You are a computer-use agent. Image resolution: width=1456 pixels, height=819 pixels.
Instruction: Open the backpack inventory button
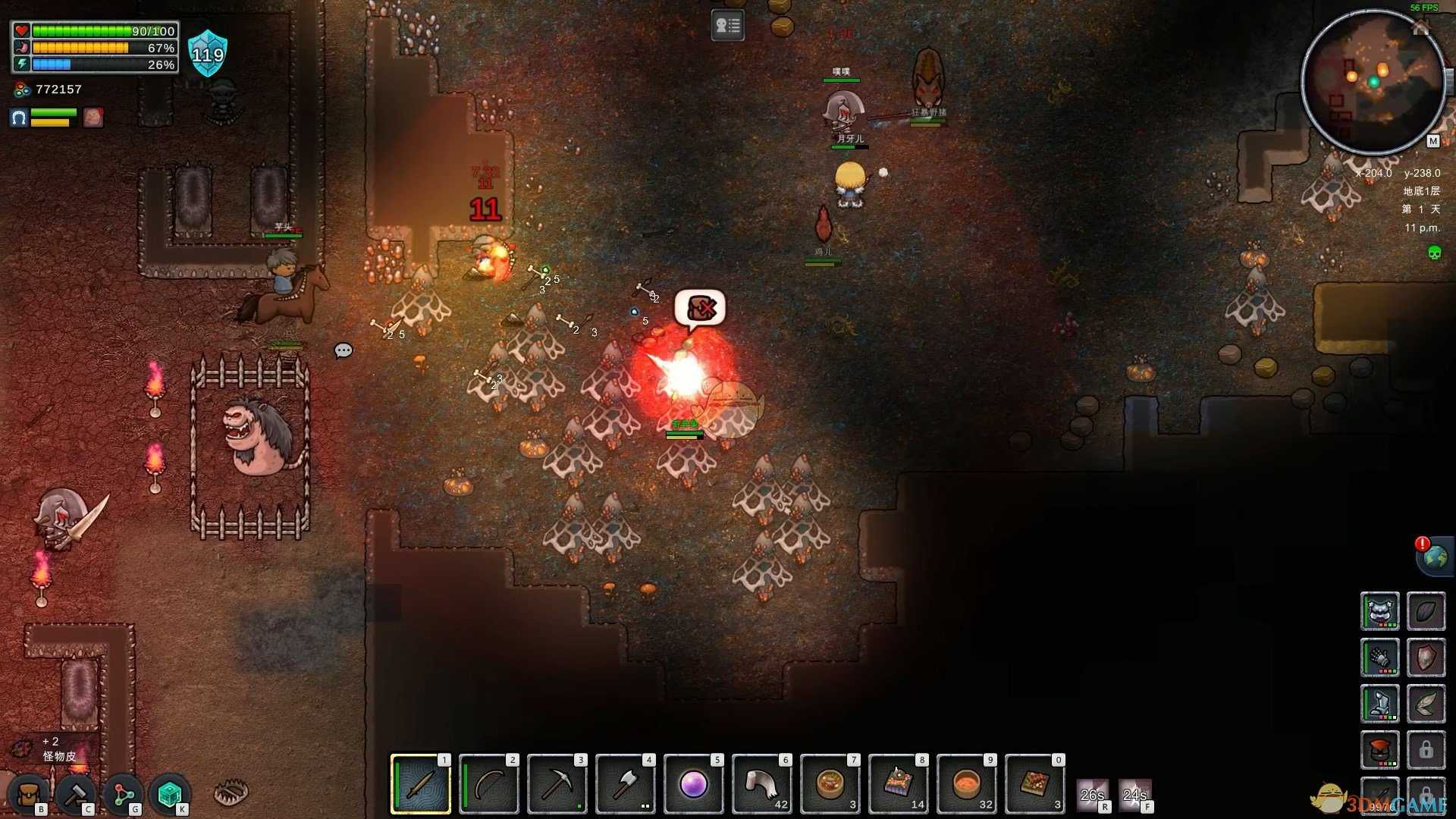click(30, 795)
